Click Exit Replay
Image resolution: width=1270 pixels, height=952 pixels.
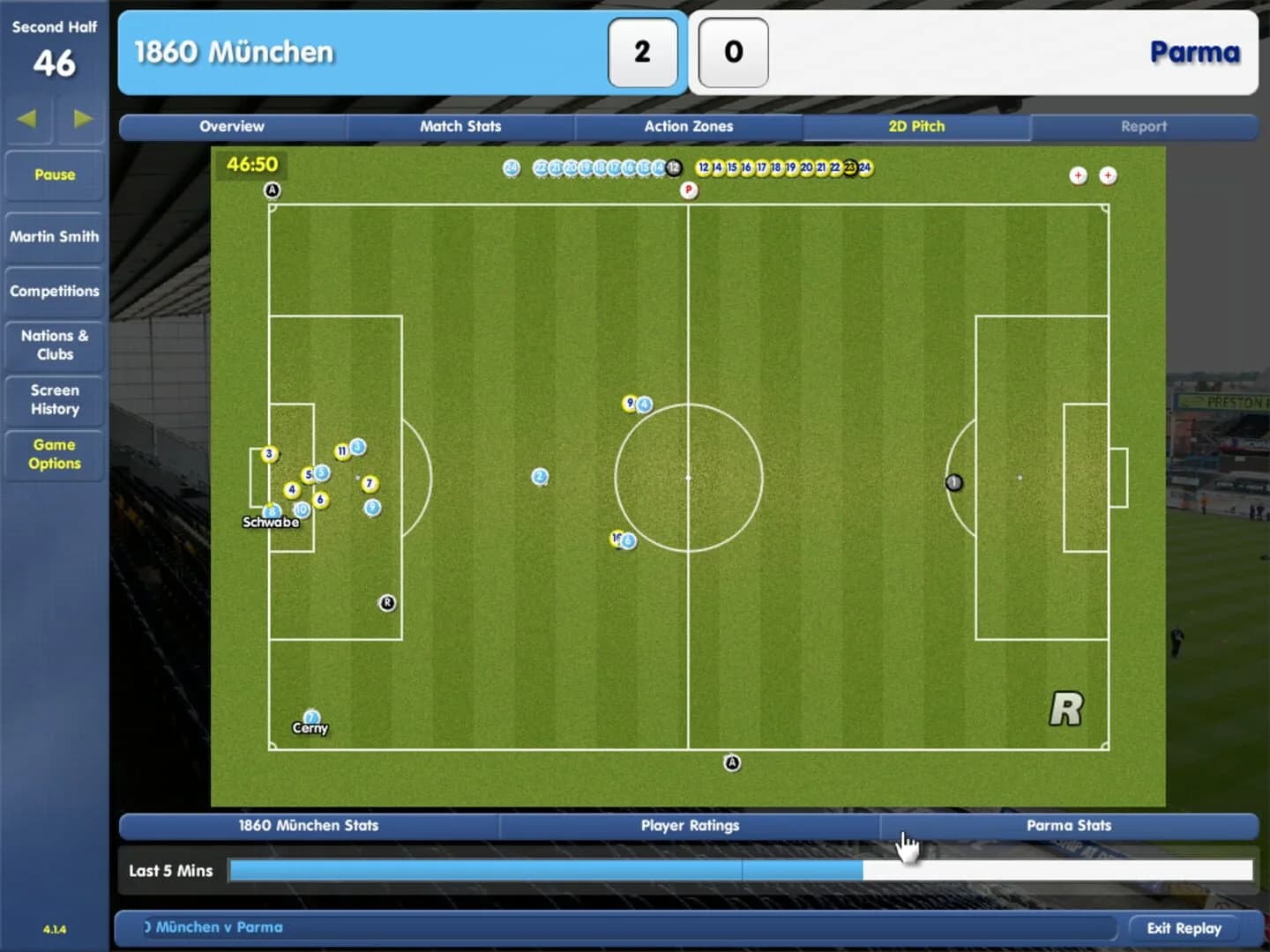pyautogui.click(x=1184, y=927)
